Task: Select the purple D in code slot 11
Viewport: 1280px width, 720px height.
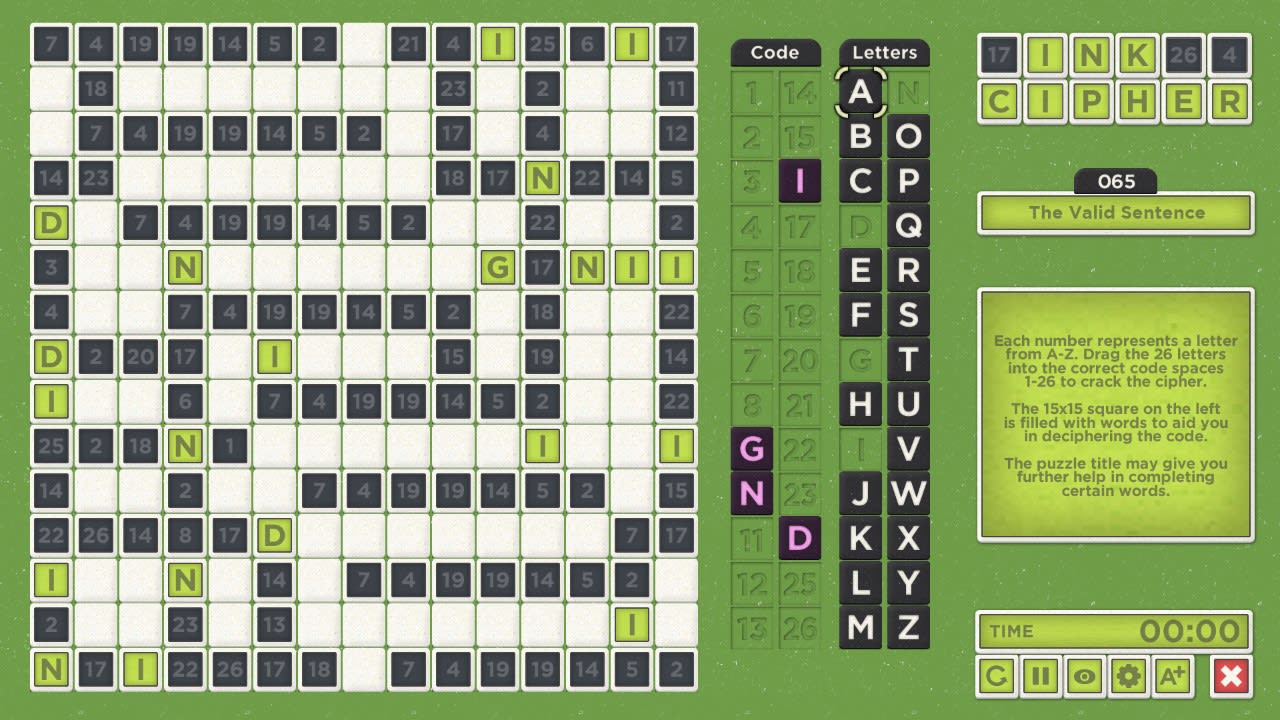Action: 798,539
